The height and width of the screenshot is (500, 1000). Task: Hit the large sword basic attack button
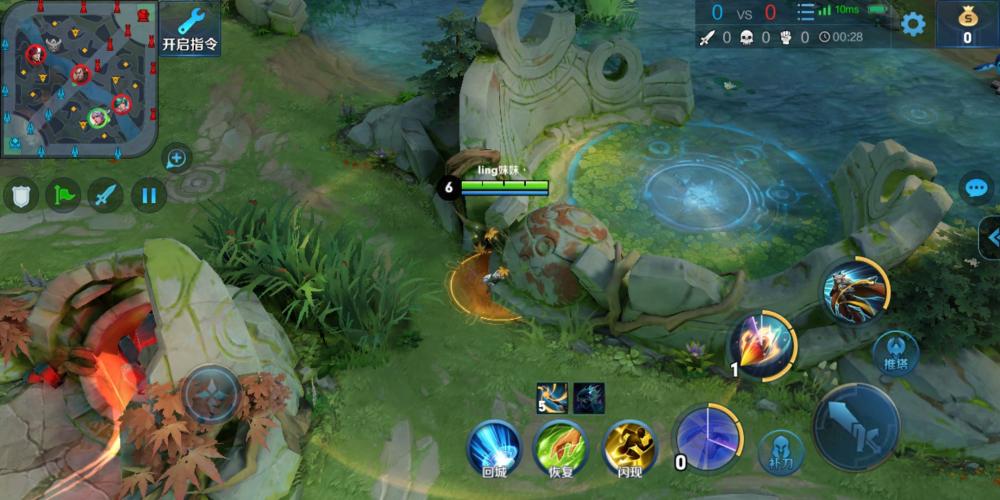click(x=856, y=426)
